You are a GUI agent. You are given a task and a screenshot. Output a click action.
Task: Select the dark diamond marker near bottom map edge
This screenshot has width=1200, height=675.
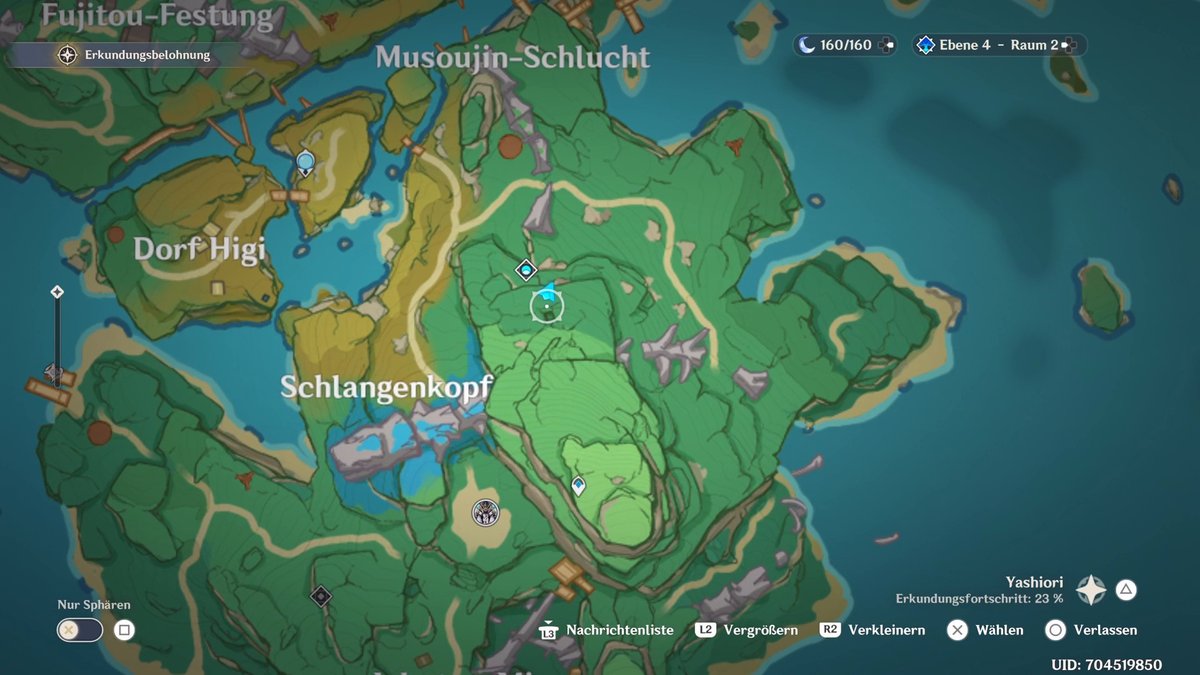coord(320,596)
